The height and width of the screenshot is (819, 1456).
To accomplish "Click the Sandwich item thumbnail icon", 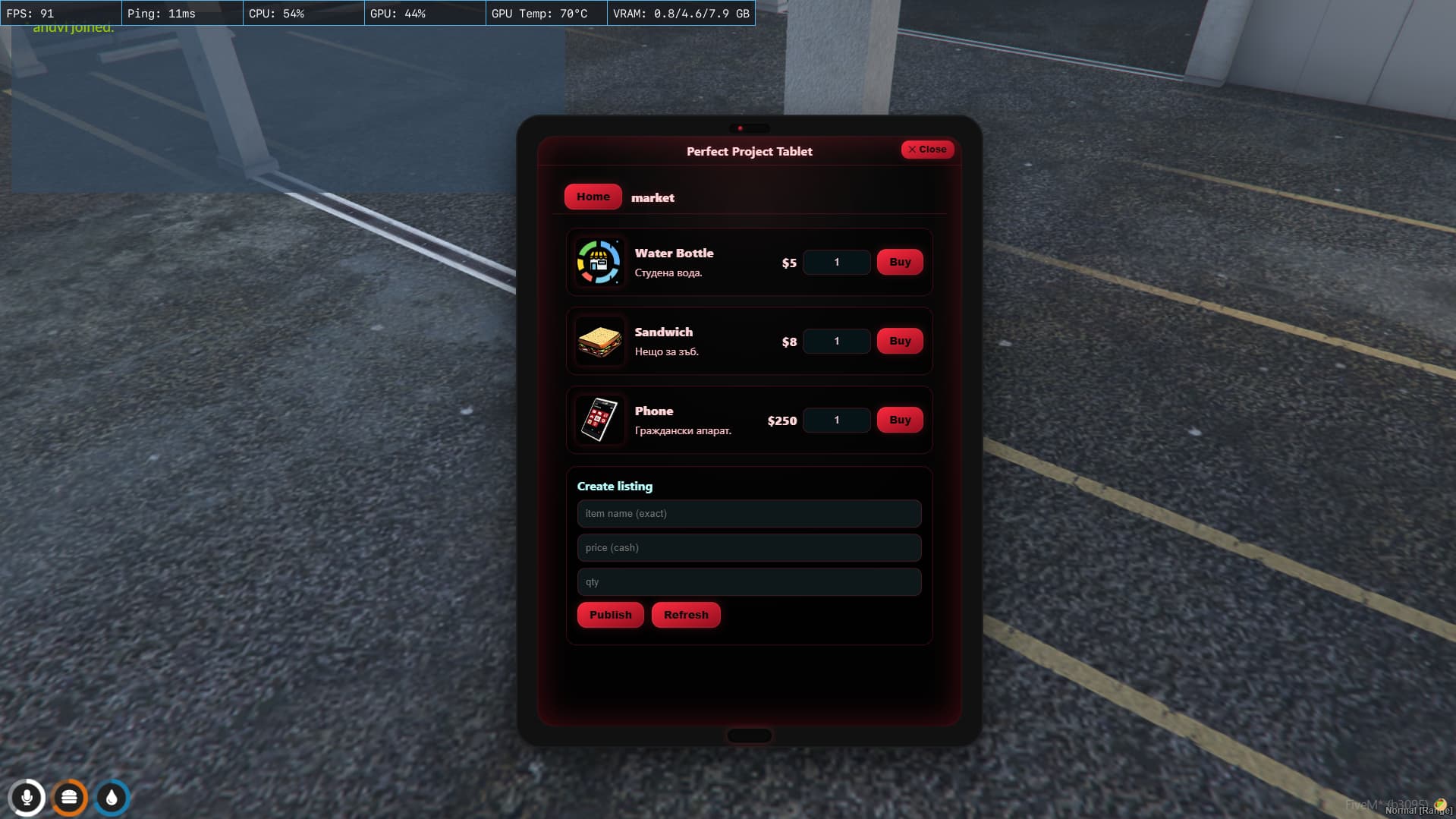I will (599, 341).
